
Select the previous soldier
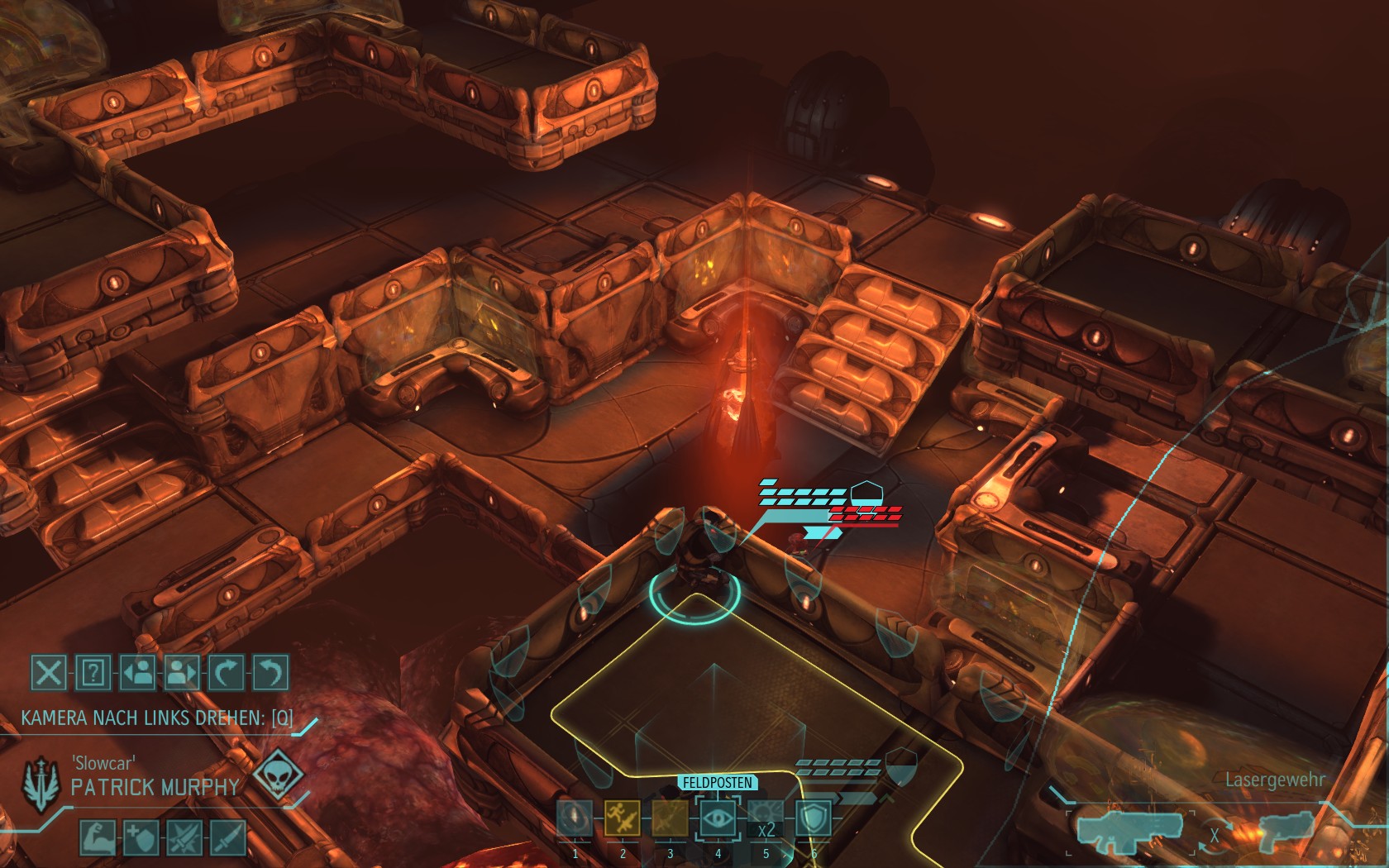point(137,672)
